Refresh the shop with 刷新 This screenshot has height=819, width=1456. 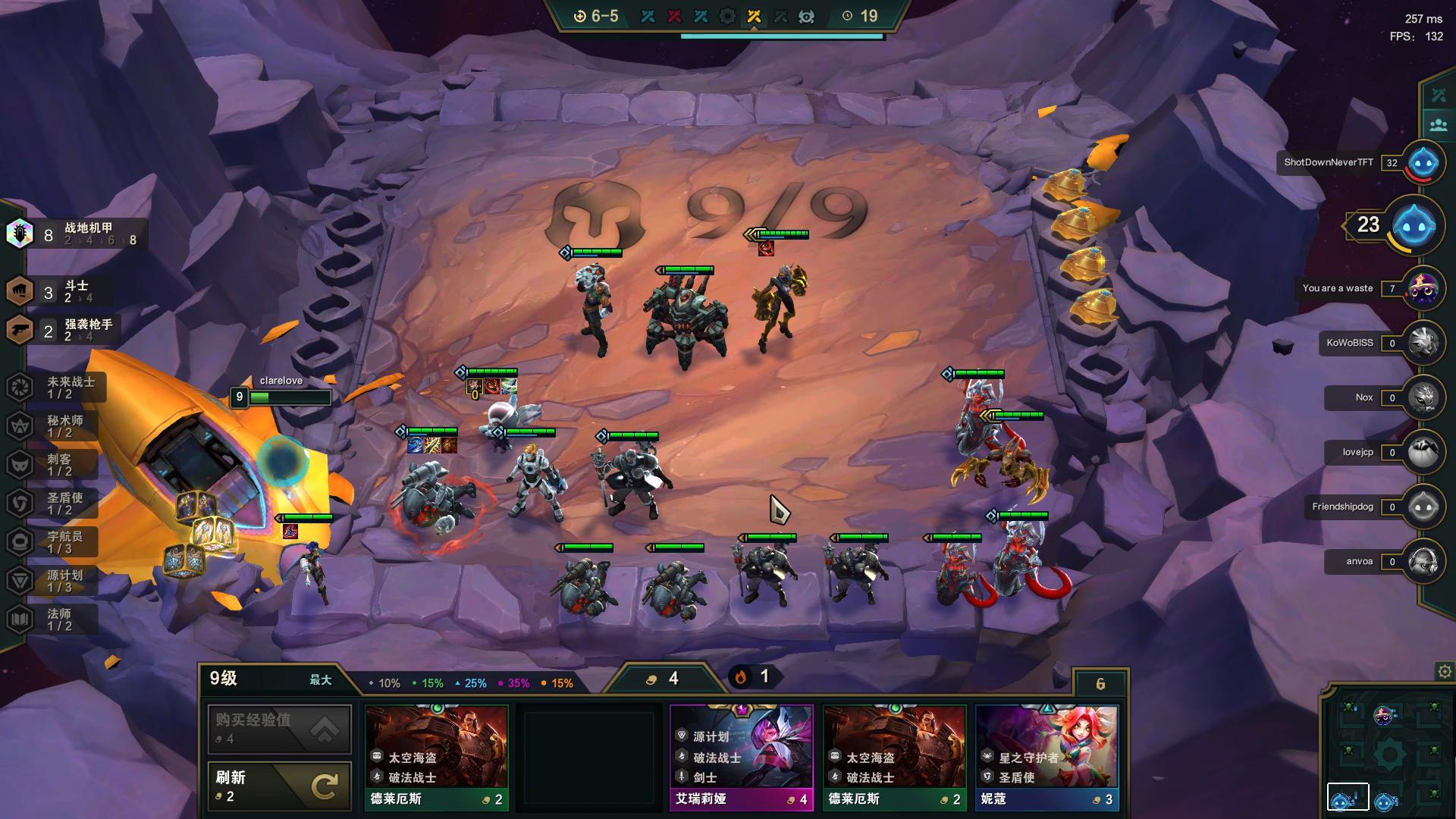click(279, 786)
